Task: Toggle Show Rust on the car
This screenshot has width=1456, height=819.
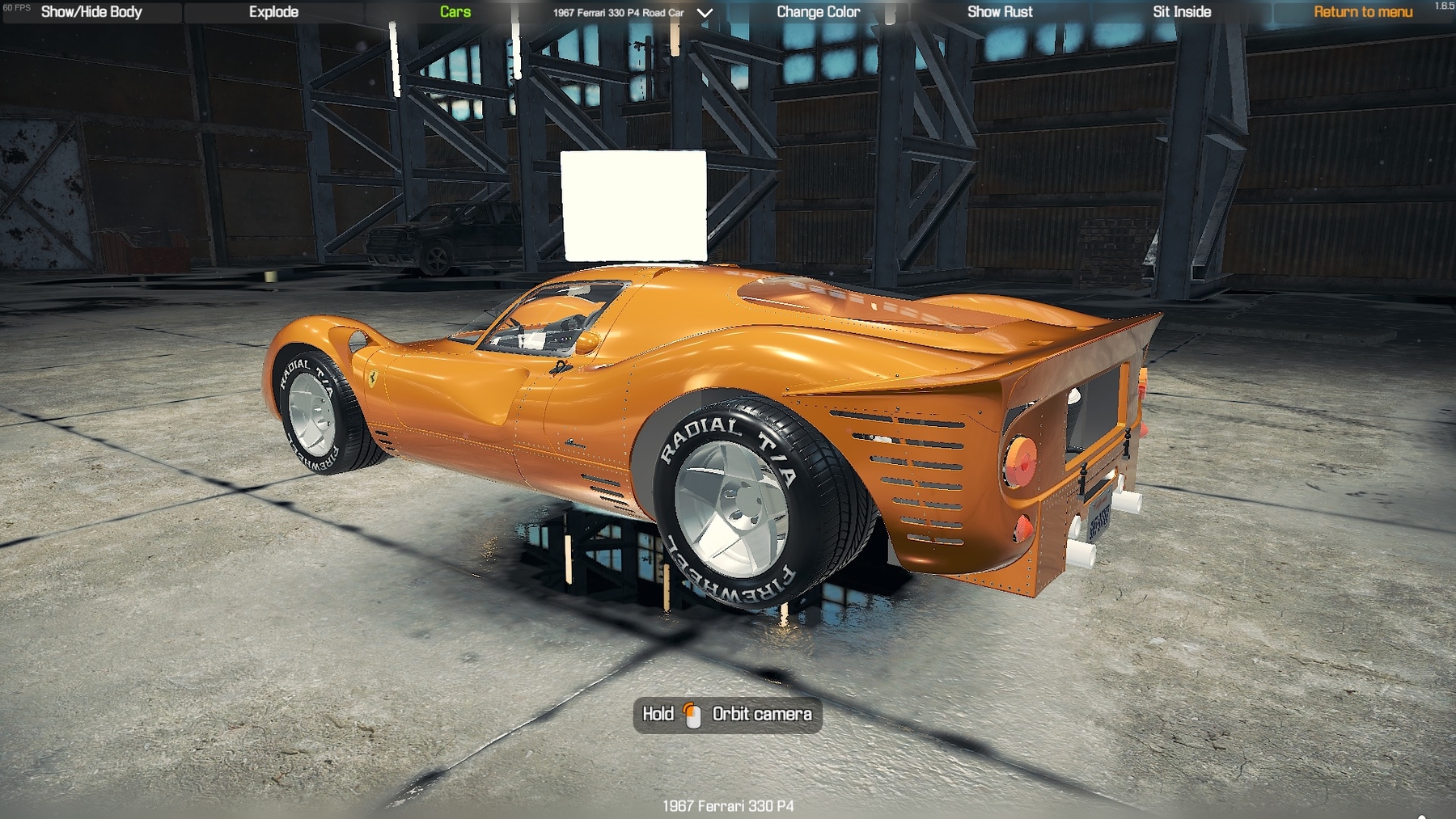Action: 1000,12
